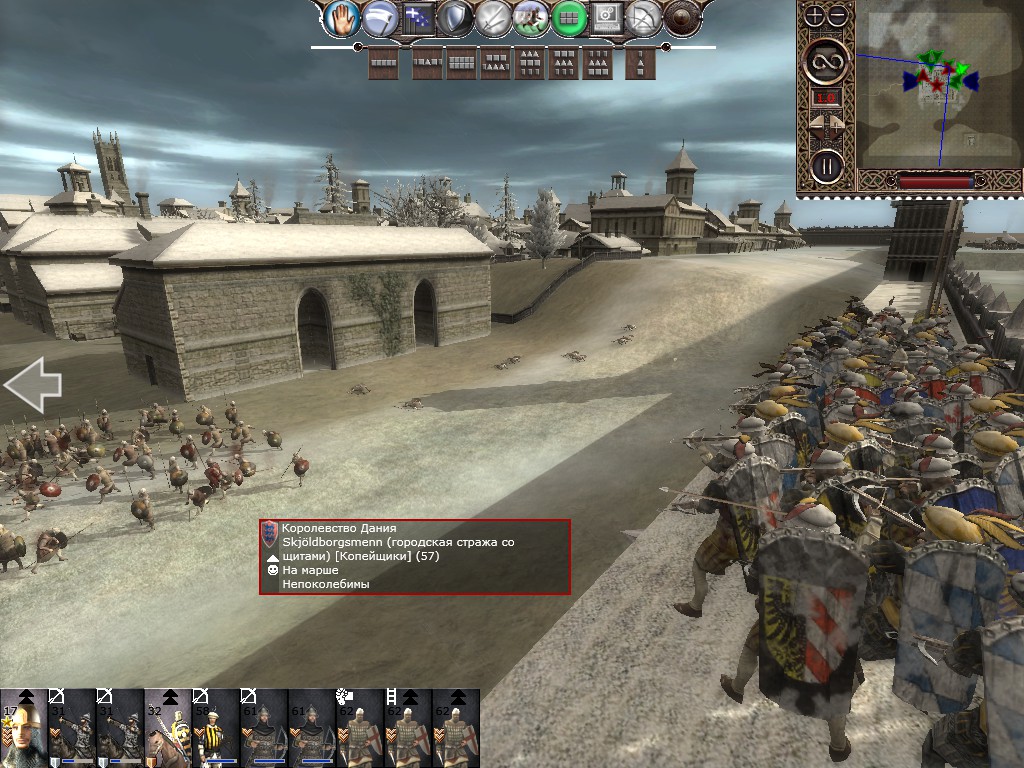
Task: Choose the single line group formation
Action: point(383,64)
